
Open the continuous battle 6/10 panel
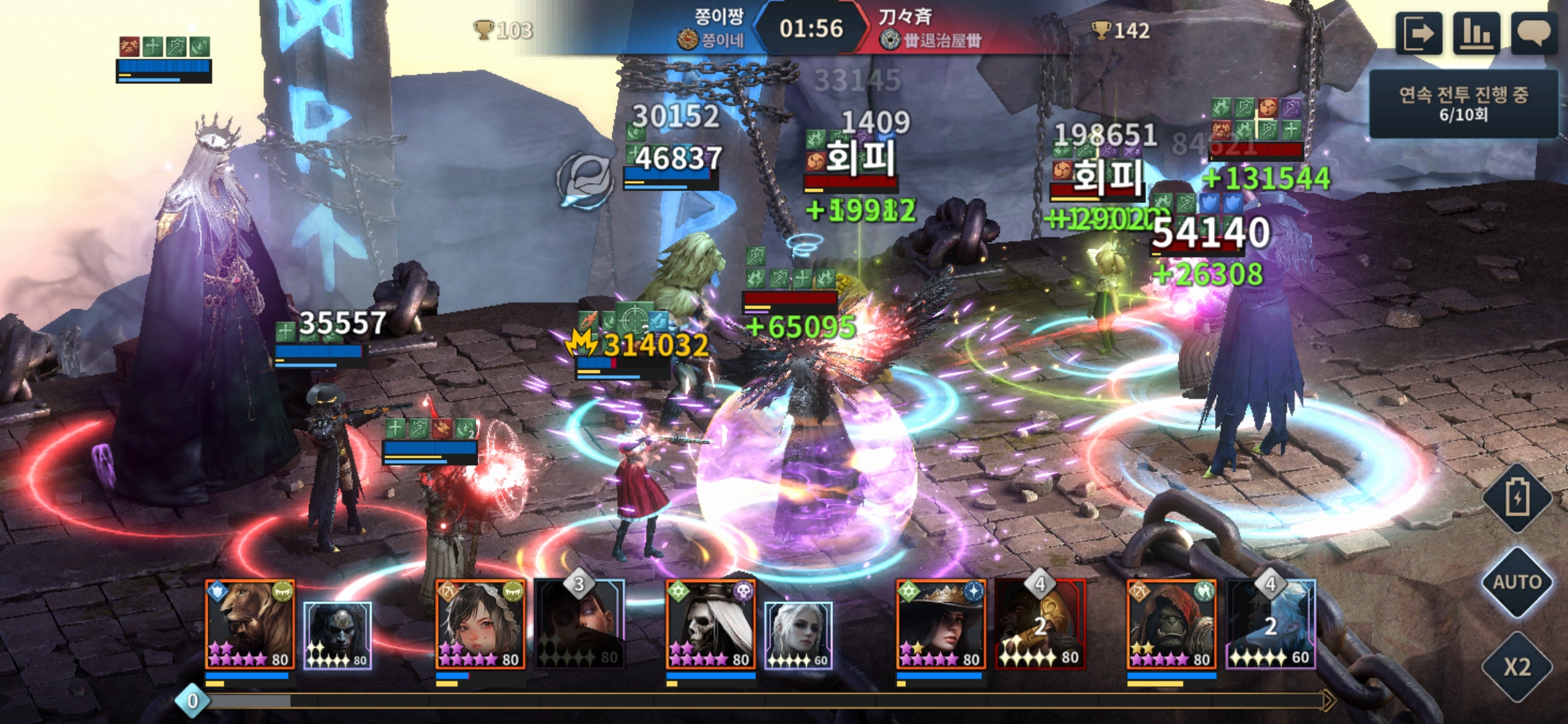pyautogui.click(x=1463, y=105)
